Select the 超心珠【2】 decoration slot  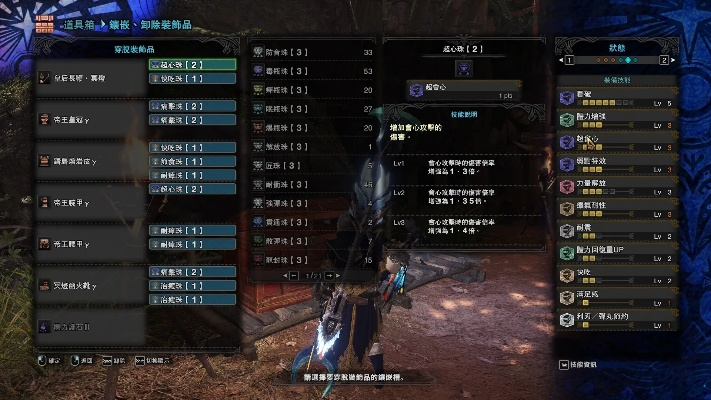tap(191, 64)
